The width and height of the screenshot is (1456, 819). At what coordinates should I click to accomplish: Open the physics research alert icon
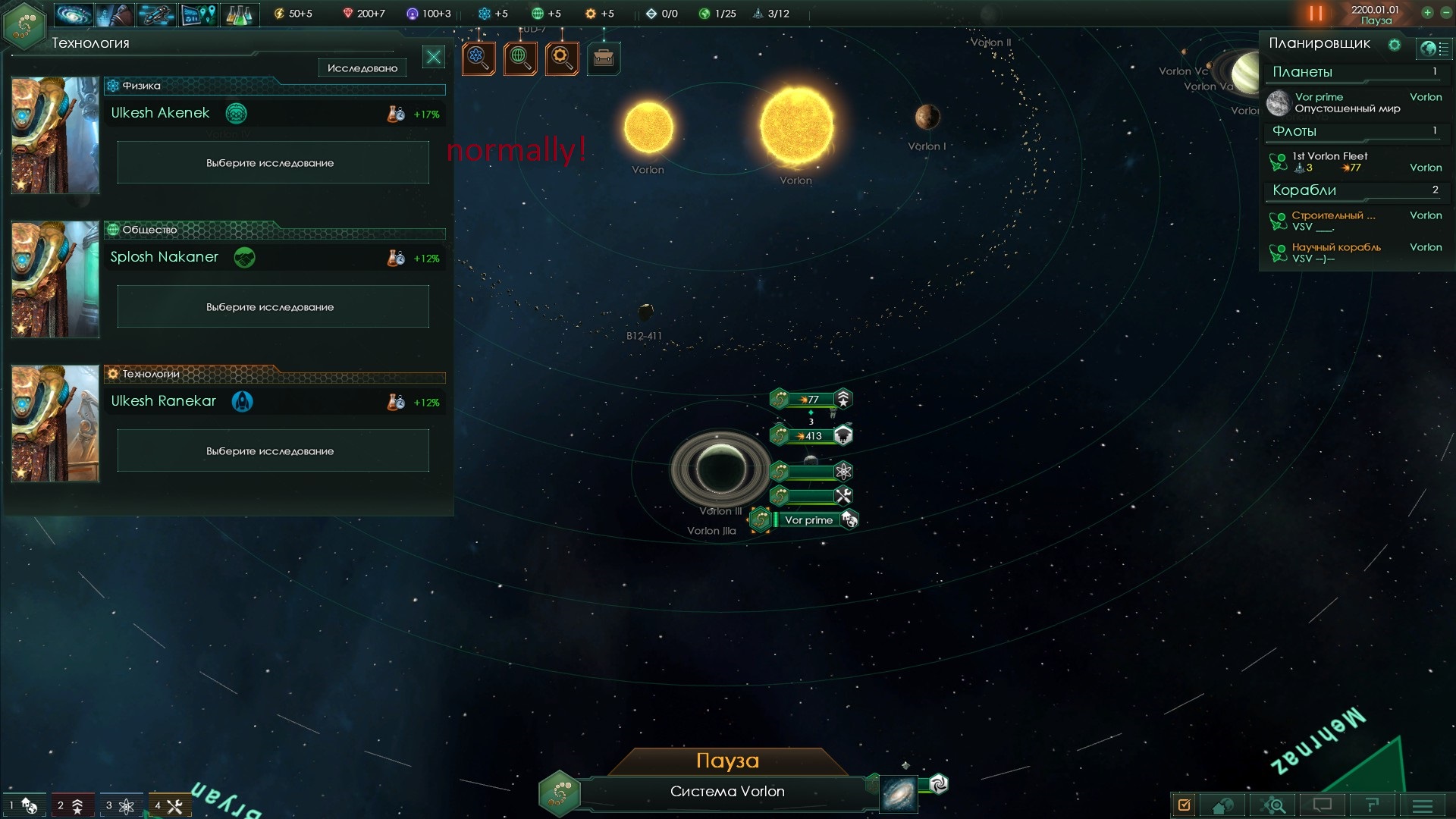pos(479,58)
